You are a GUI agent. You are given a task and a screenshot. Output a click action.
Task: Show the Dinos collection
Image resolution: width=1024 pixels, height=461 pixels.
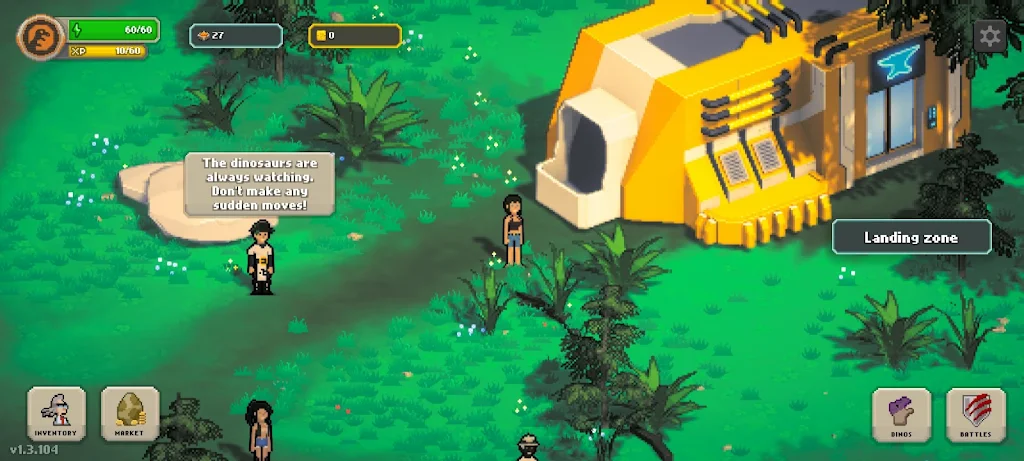point(902,414)
